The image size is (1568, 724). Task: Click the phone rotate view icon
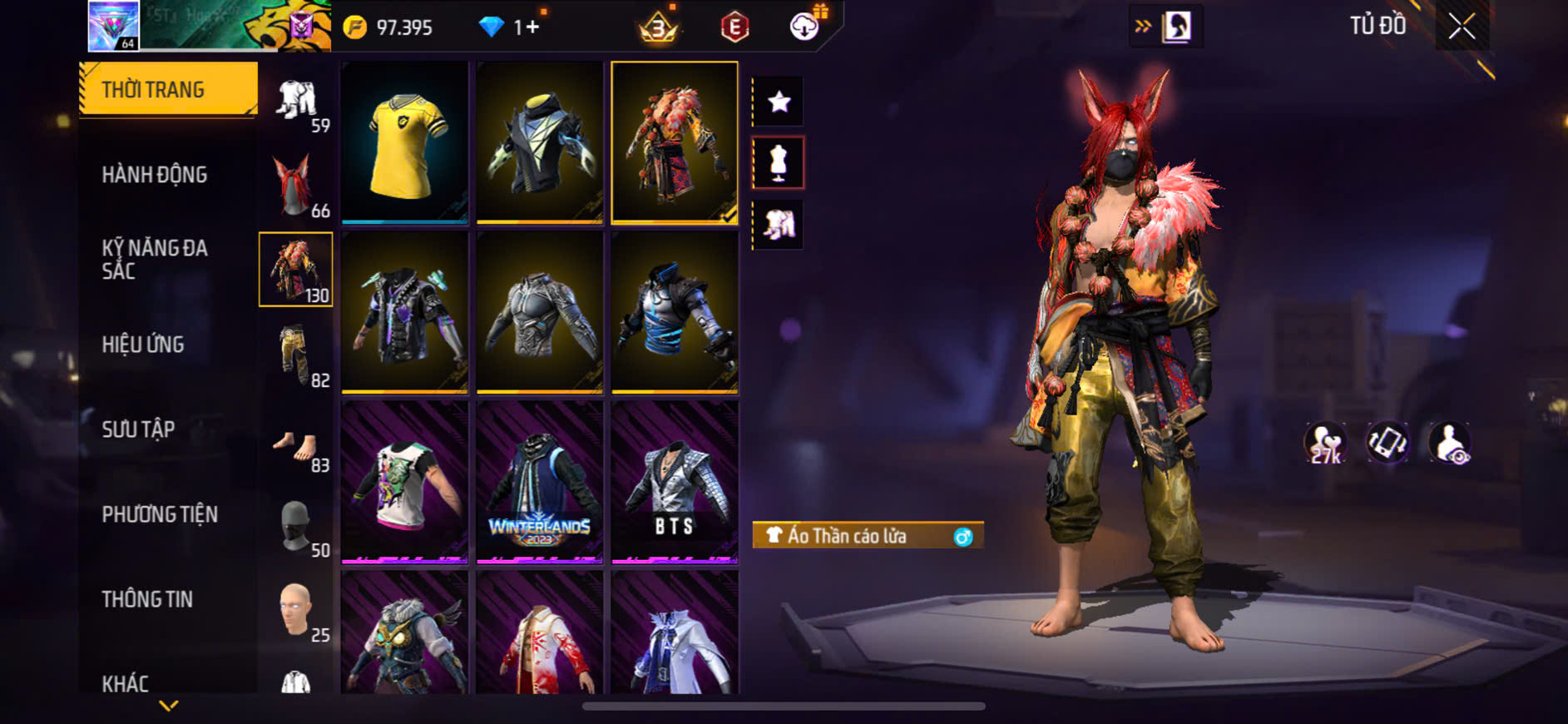pyautogui.click(x=1387, y=443)
